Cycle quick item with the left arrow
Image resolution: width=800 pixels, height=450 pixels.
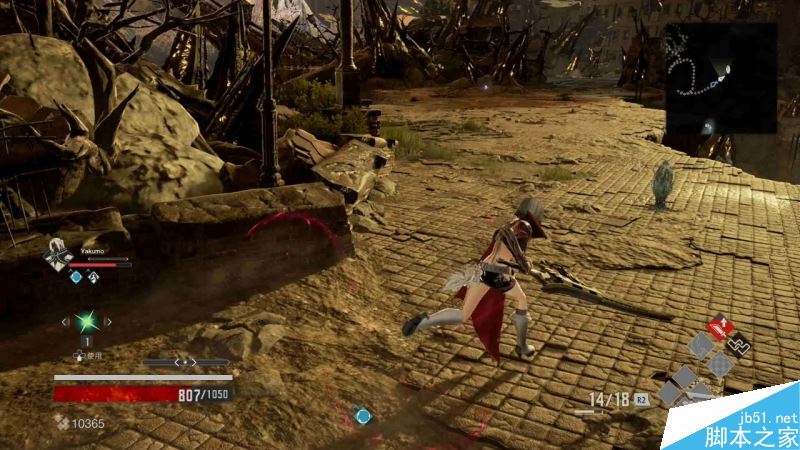pyautogui.click(x=66, y=322)
